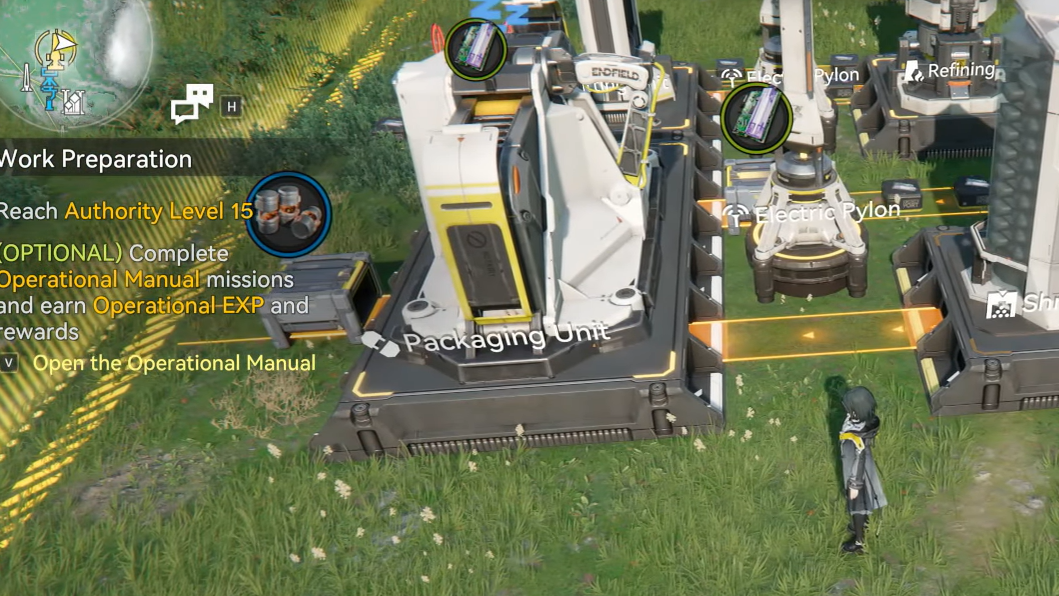
Task: Select the Work Preparation mission tracker
Action: [97, 159]
